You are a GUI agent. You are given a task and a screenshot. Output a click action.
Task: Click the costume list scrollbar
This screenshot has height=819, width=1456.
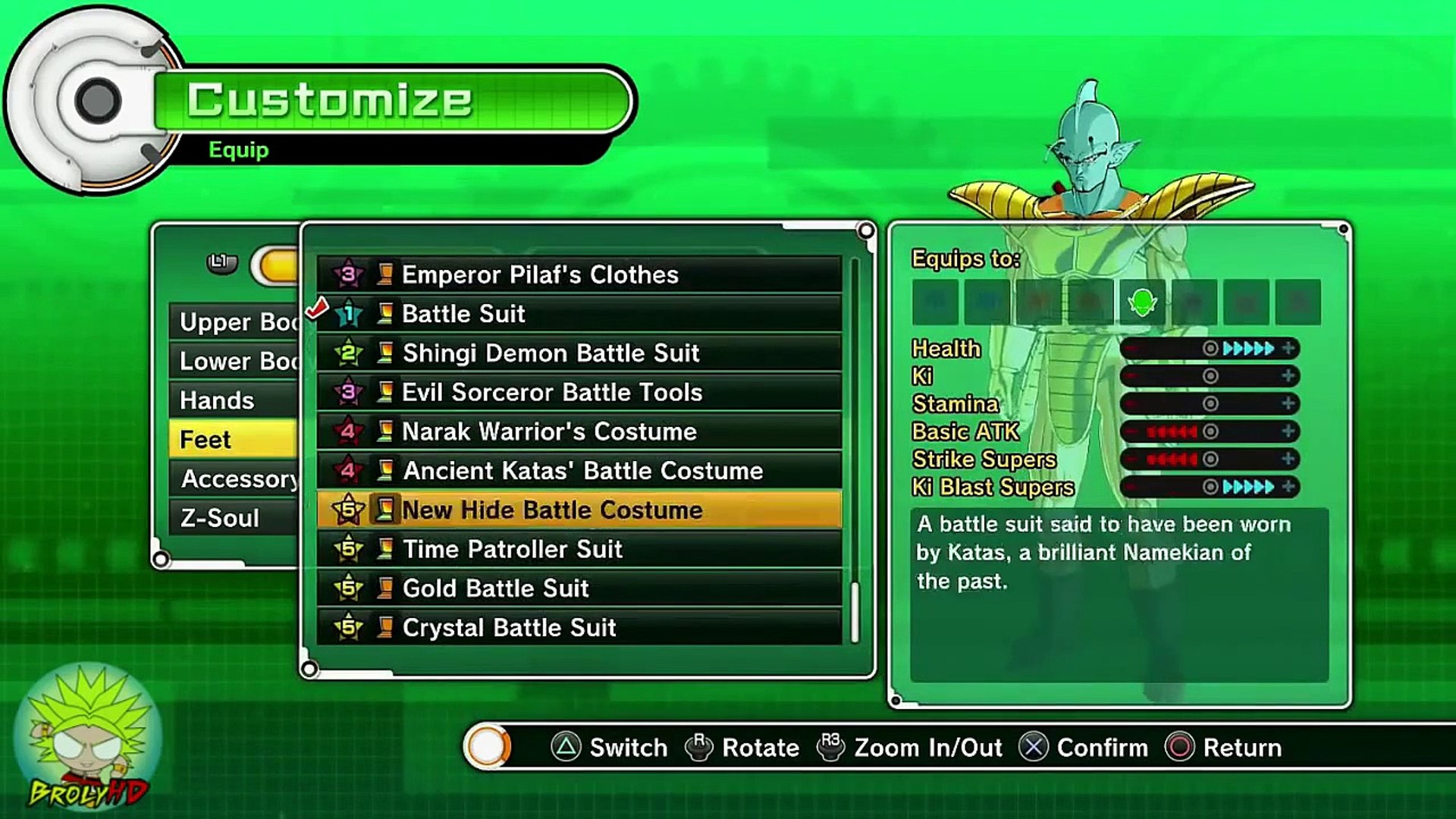(x=855, y=611)
